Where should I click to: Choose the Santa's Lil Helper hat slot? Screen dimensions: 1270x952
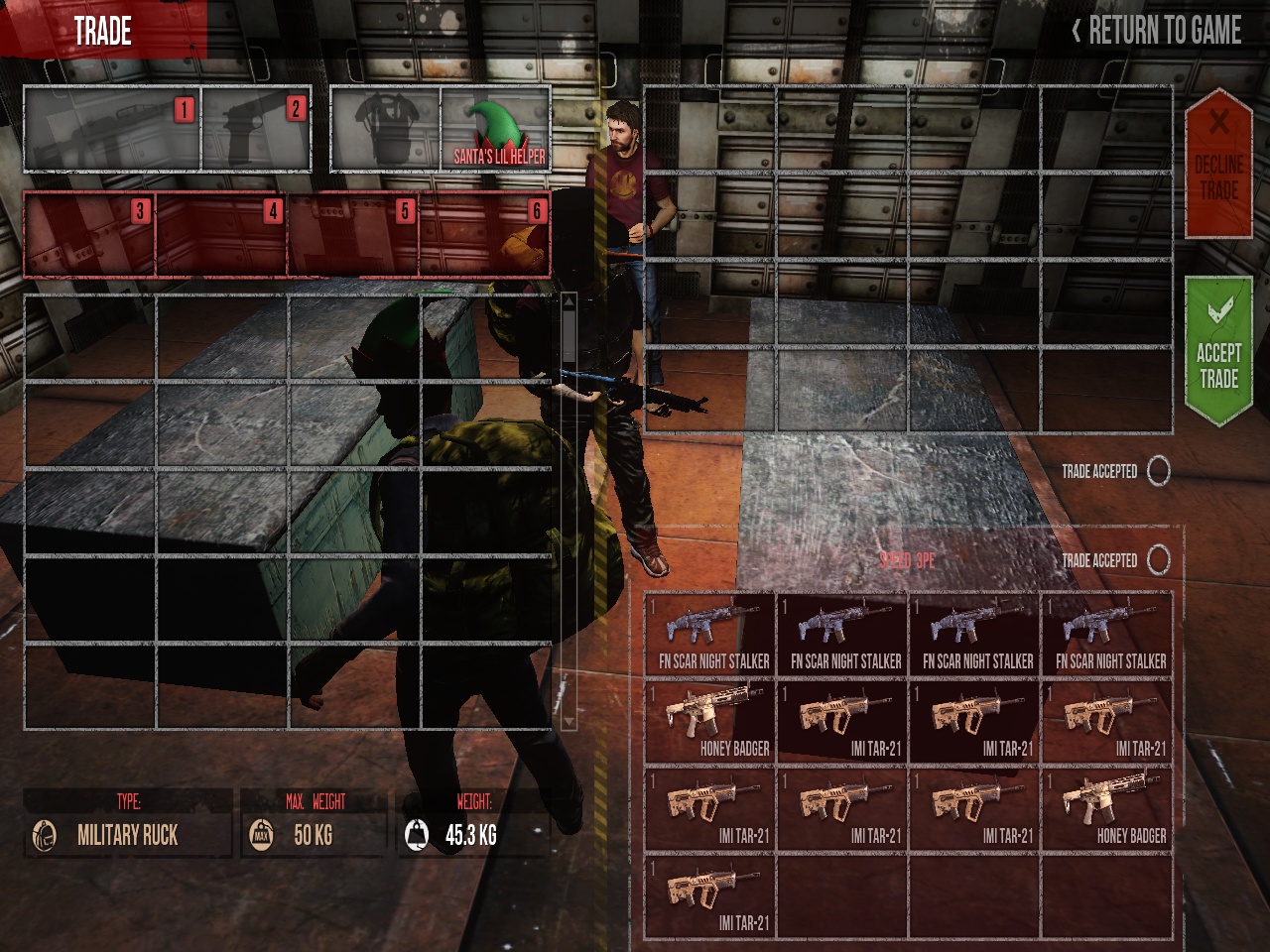point(495,130)
